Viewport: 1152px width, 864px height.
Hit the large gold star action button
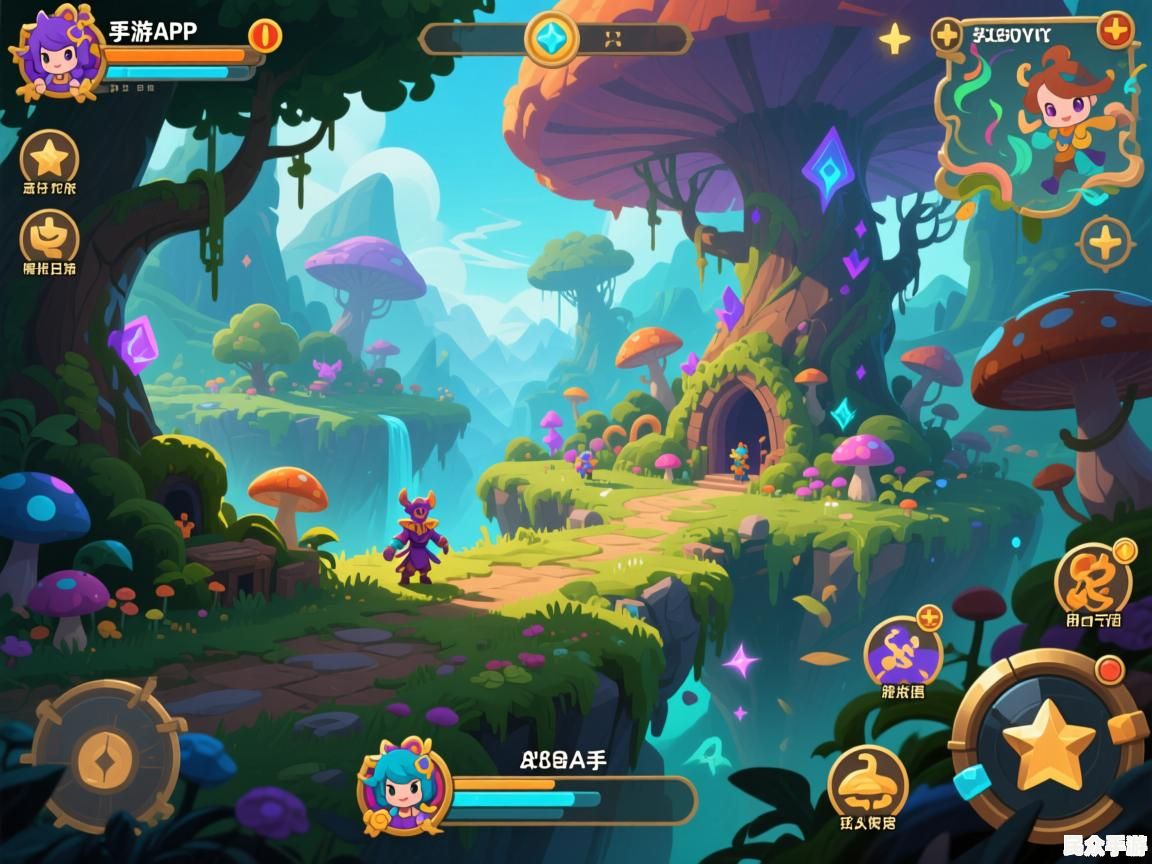coord(1048,745)
